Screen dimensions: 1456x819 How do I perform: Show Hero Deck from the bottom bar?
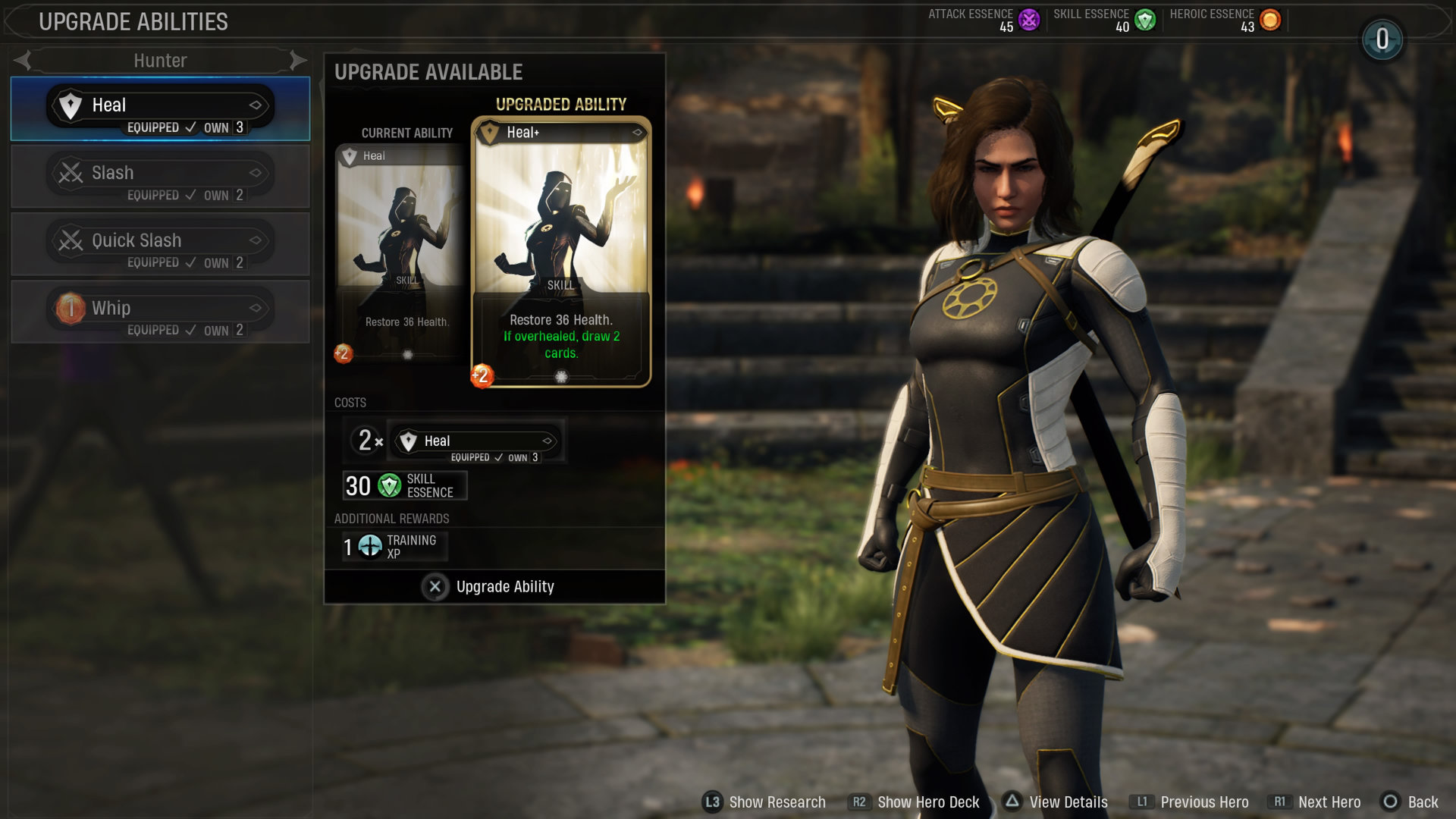tap(915, 802)
